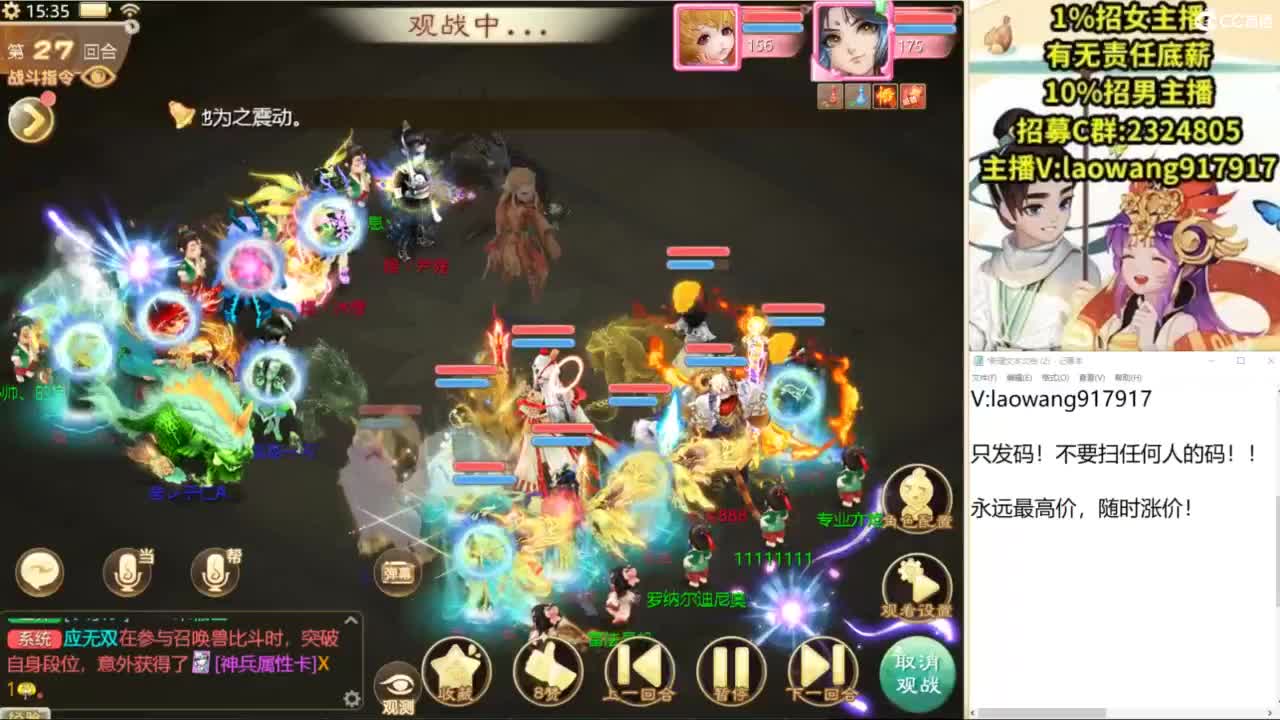The width and height of the screenshot is (1280, 720).
Task: Click the 帮助(H) menu in Notepad
Action: (x=1127, y=377)
